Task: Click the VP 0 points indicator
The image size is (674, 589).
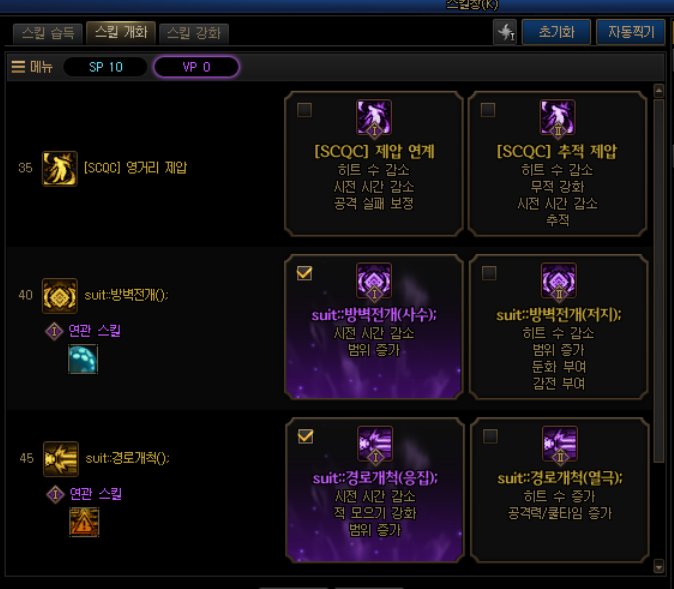Action: point(196,67)
